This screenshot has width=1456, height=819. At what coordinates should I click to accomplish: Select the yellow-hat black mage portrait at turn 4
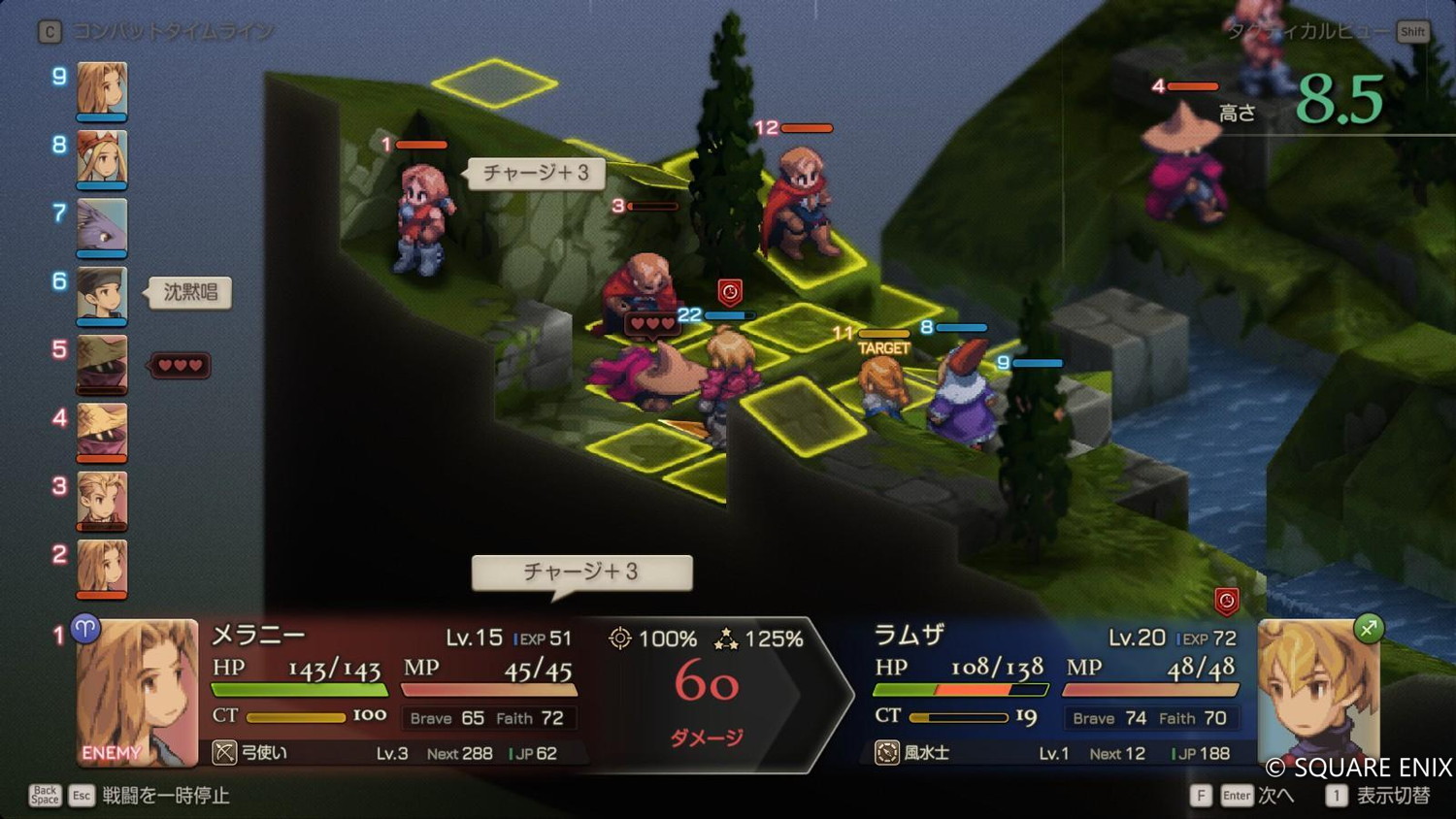[102, 431]
